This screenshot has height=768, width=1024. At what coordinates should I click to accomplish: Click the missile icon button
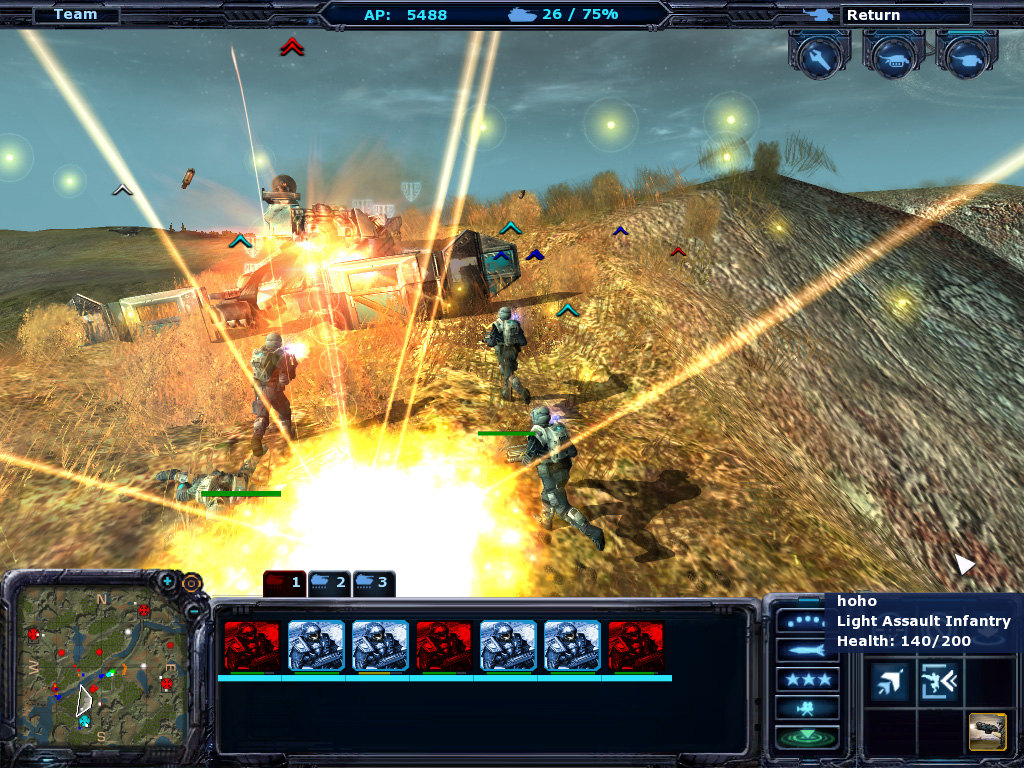click(806, 651)
